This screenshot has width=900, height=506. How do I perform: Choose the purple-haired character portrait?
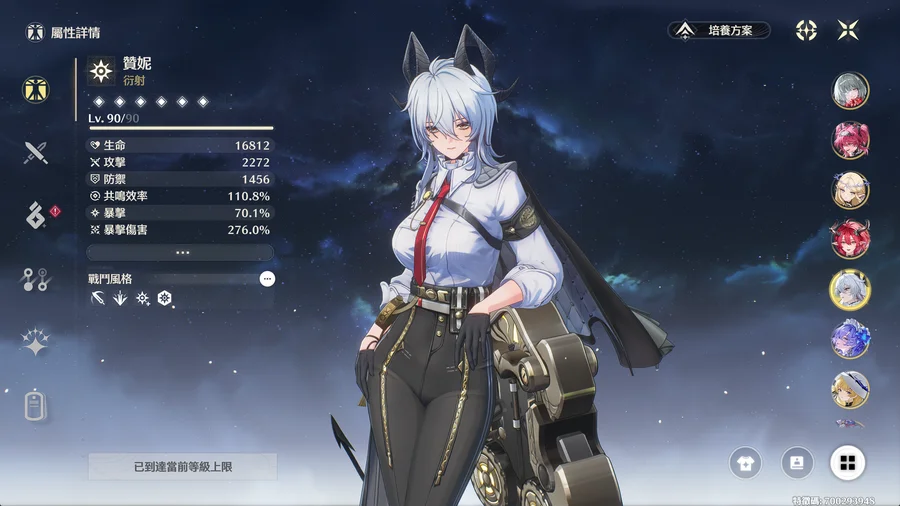(850, 339)
